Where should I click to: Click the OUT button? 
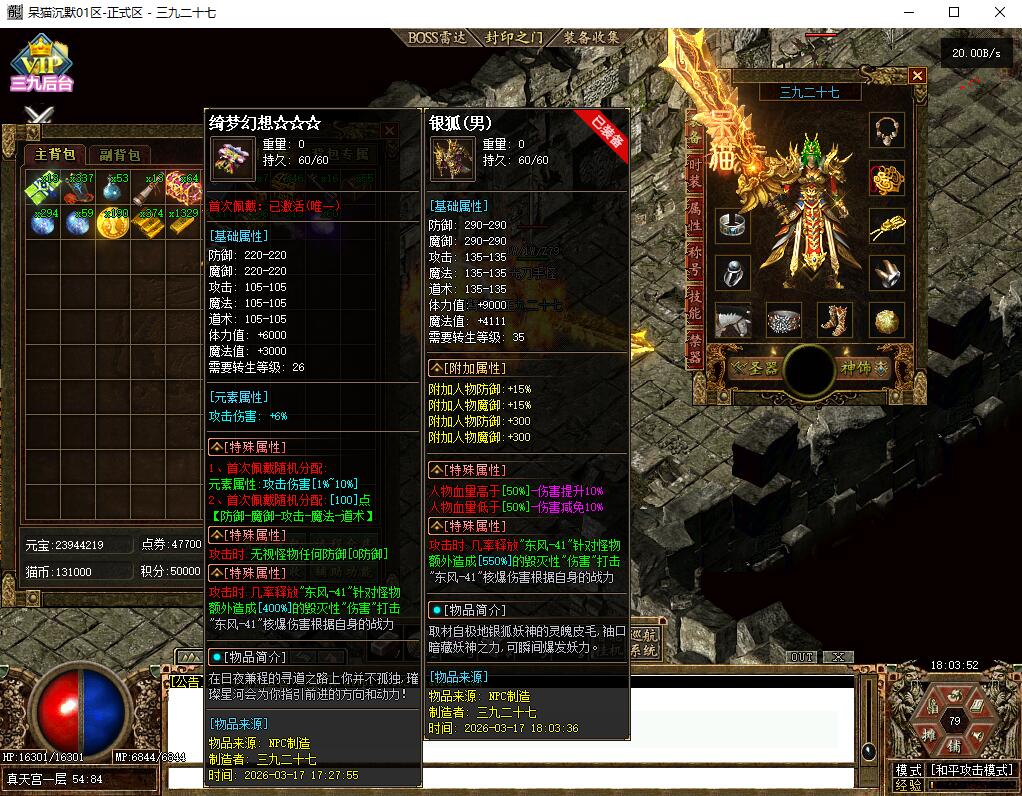pyautogui.click(x=801, y=657)
